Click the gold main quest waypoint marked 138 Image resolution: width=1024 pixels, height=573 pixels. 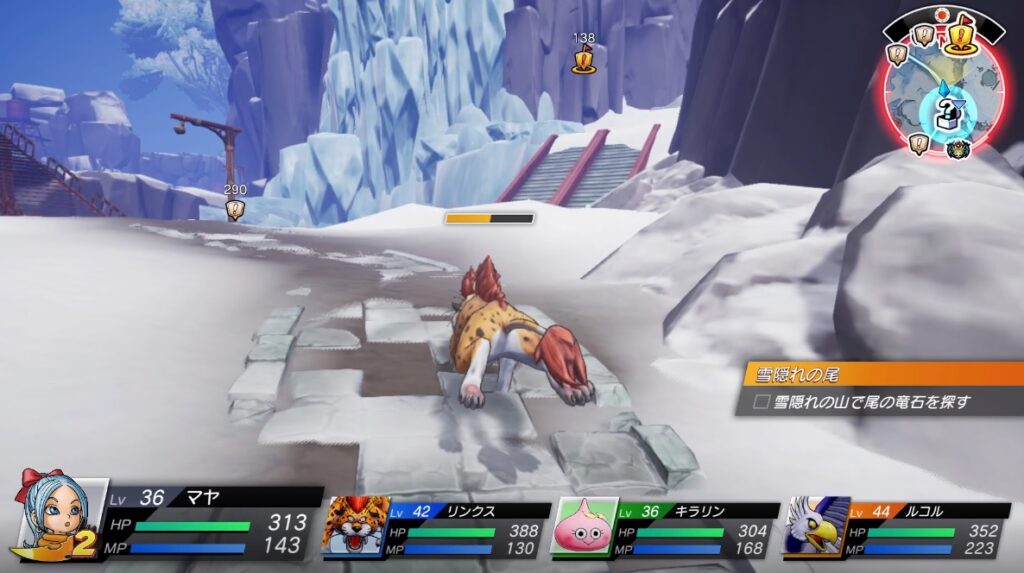583,60
